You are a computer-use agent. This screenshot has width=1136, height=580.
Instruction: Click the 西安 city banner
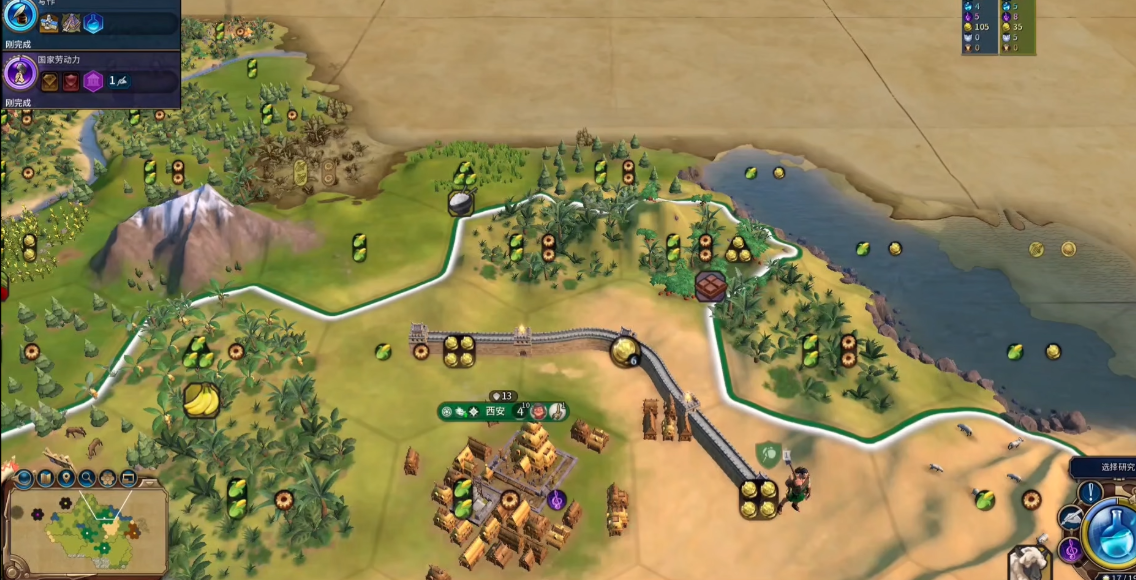[x=496, y=411]
